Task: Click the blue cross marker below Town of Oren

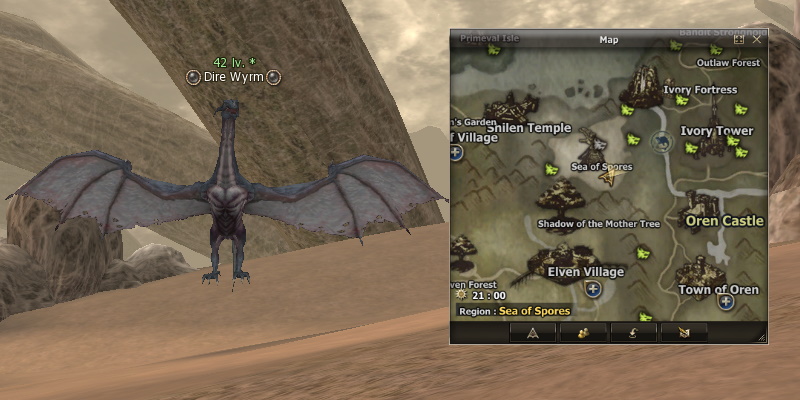Action: click(x=726, y=301)
